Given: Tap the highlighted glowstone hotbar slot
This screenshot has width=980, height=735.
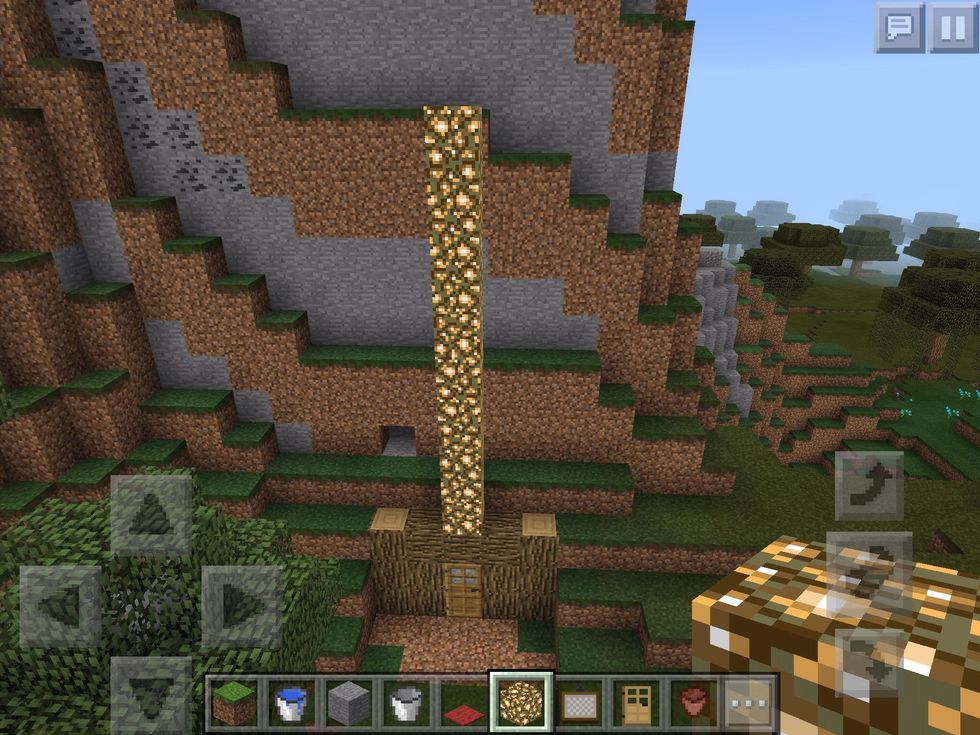Looking at the screenshot, I should tap(521, 703).
